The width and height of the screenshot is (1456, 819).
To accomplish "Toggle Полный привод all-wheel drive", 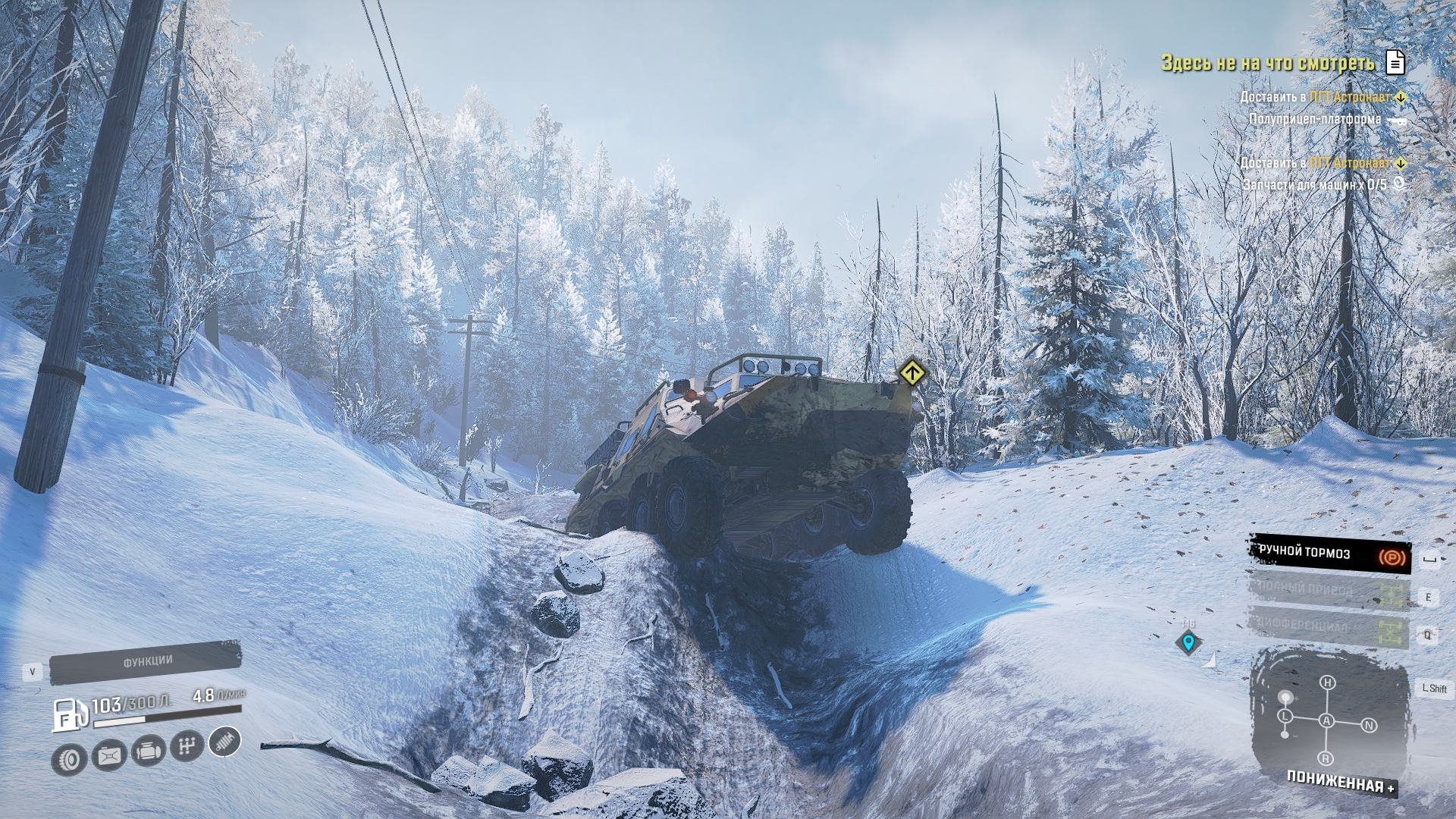I will coord(1329,591).
